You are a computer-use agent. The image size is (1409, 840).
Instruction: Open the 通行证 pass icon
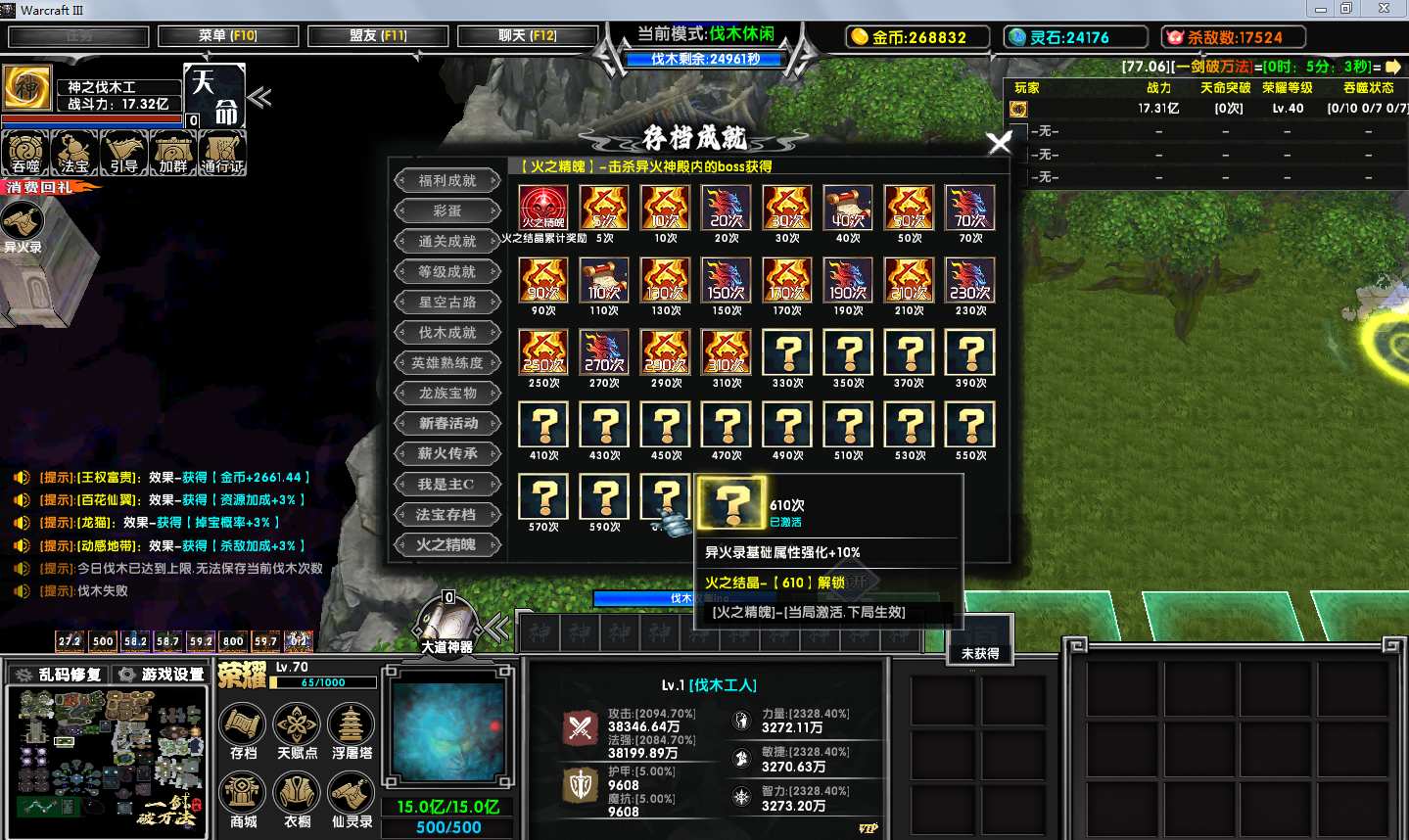coord(222,152)
